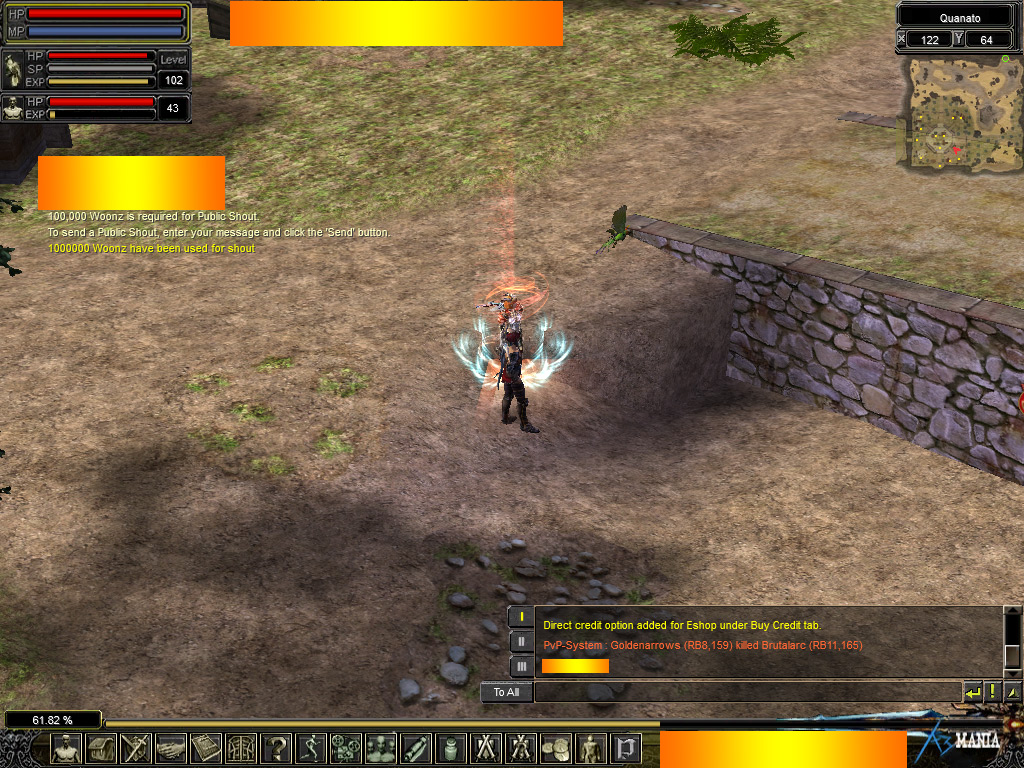Switch to chat tab II
This screenshot has height=768, width=1024.
tap(521, 641)
